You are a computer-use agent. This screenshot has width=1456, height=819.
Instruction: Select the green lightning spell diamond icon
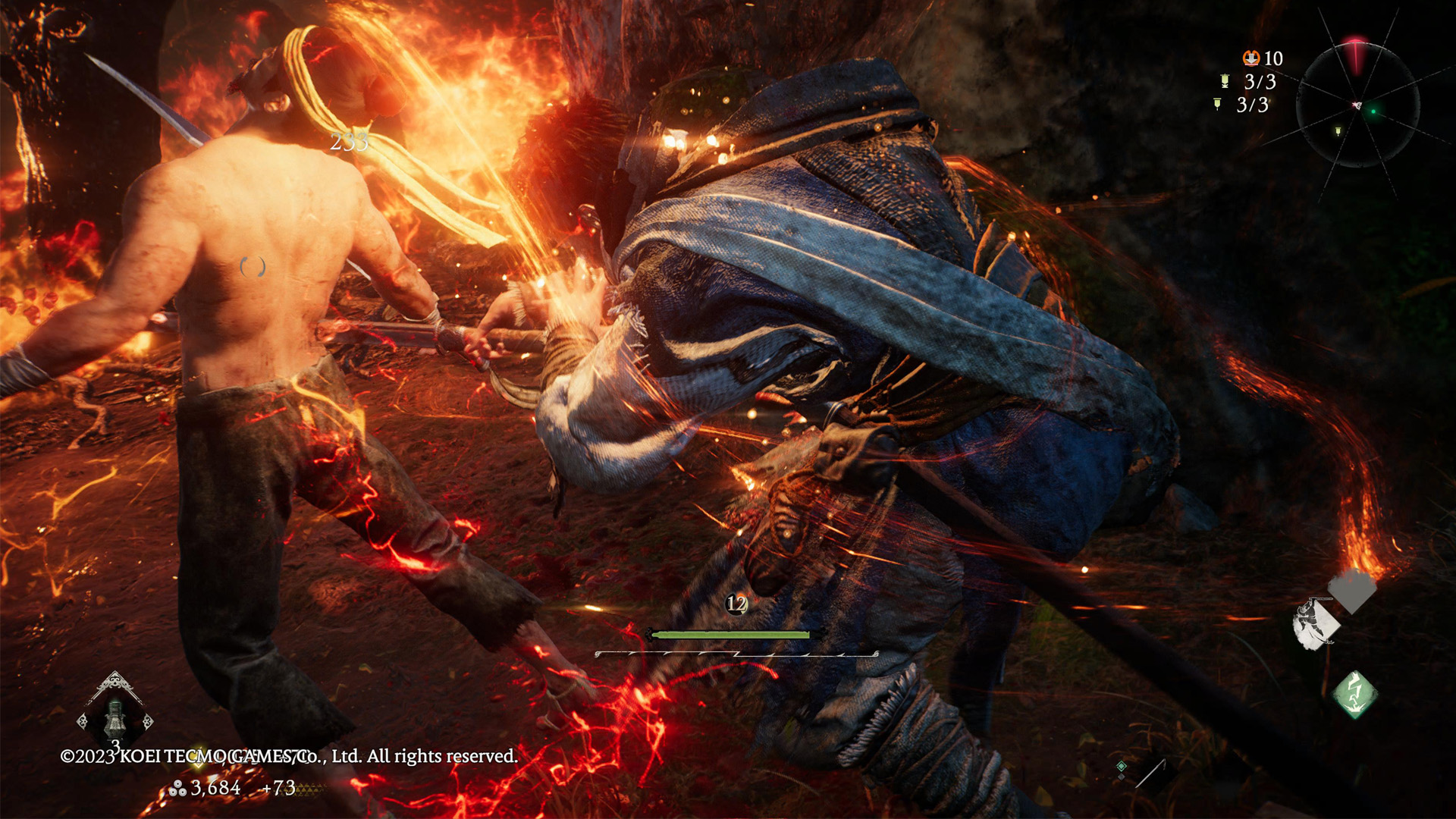tap(1355, 694)
